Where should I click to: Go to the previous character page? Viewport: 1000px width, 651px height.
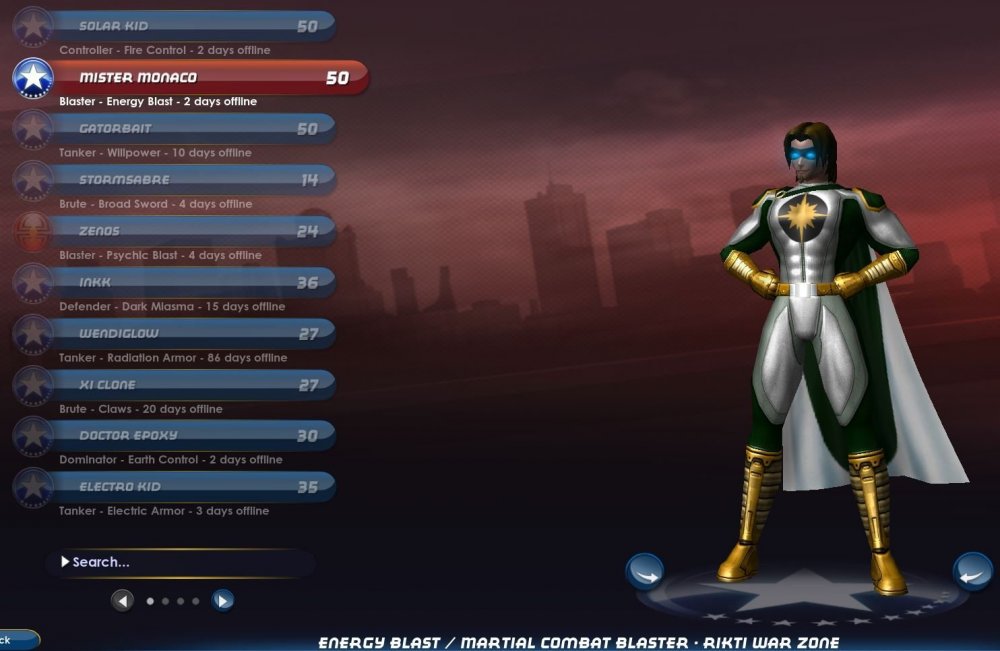coord(123,601)
